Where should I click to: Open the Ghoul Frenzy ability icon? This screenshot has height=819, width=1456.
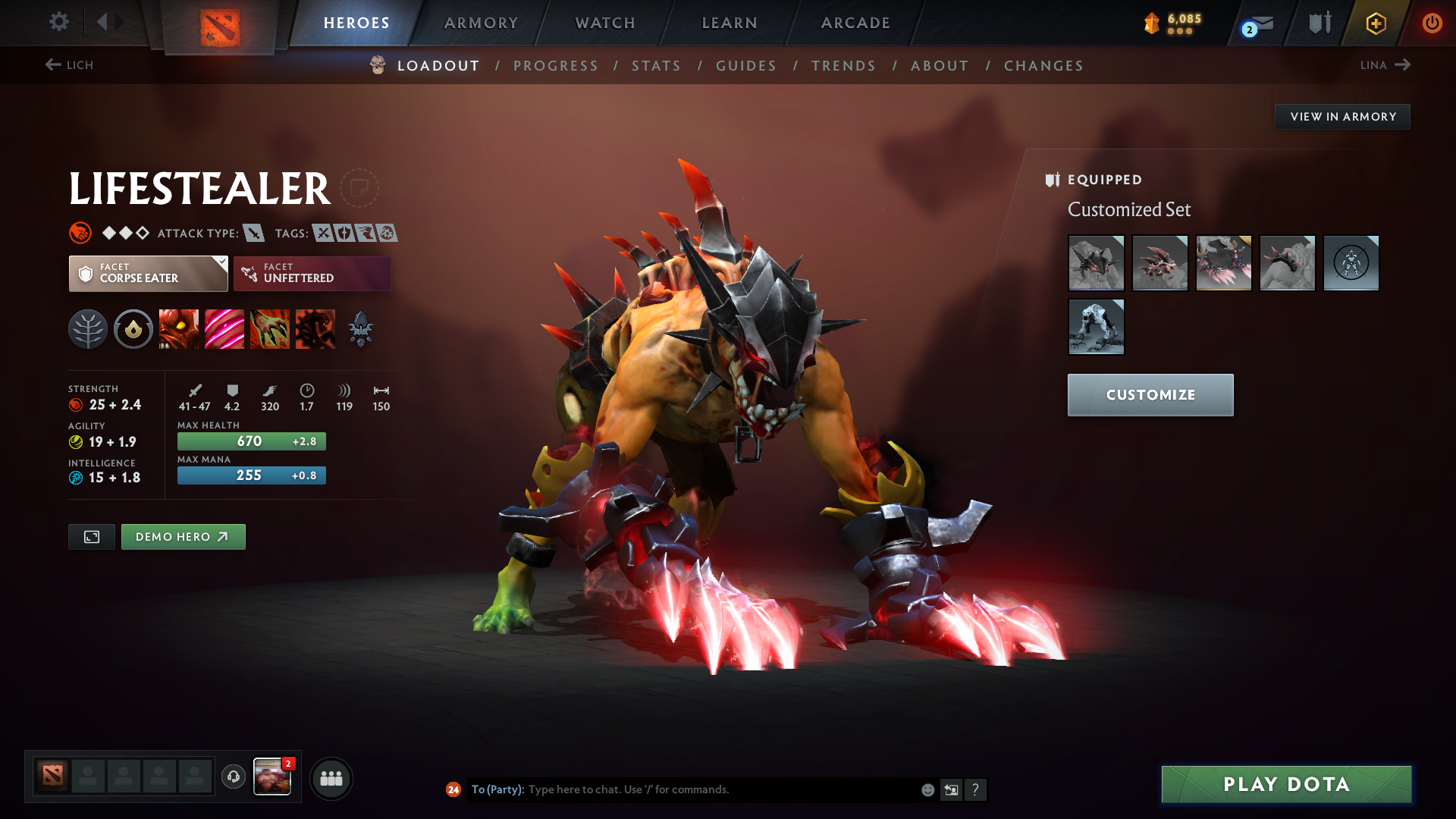[x=224, y=328]
